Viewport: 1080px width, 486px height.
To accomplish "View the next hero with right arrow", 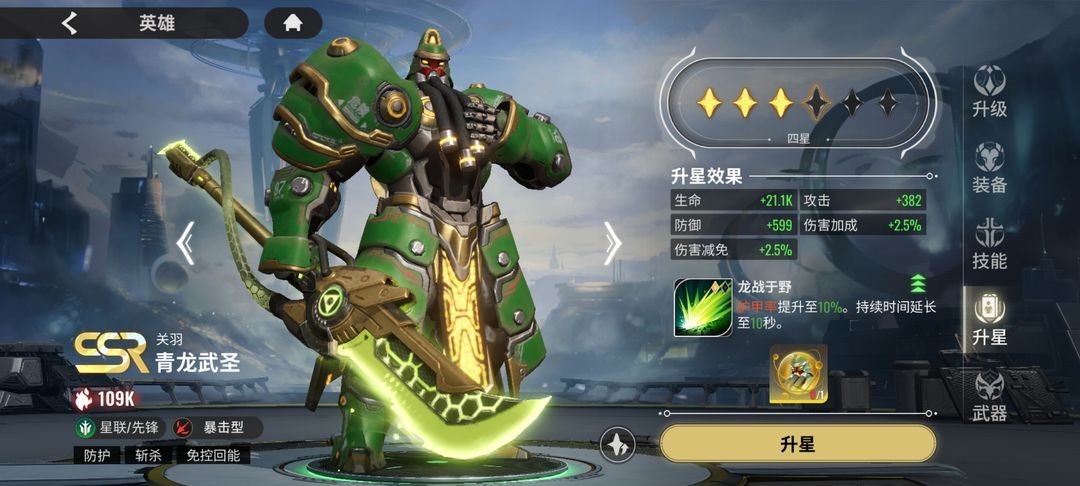I will tap(612, 243).
